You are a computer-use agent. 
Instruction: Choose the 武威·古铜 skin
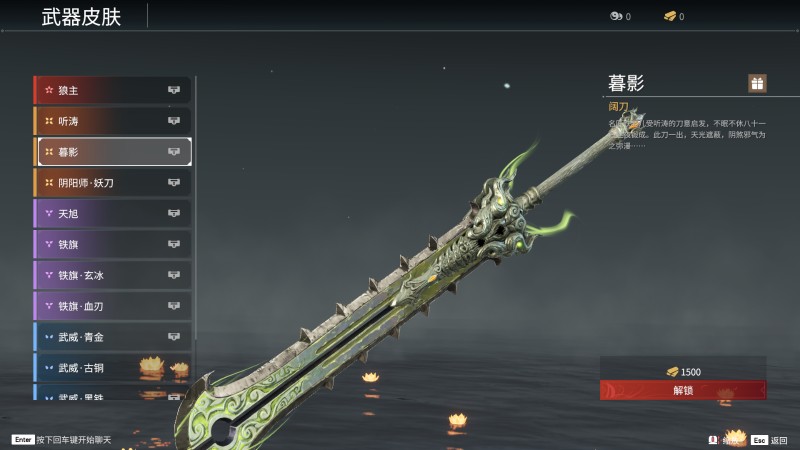point(113,368)
